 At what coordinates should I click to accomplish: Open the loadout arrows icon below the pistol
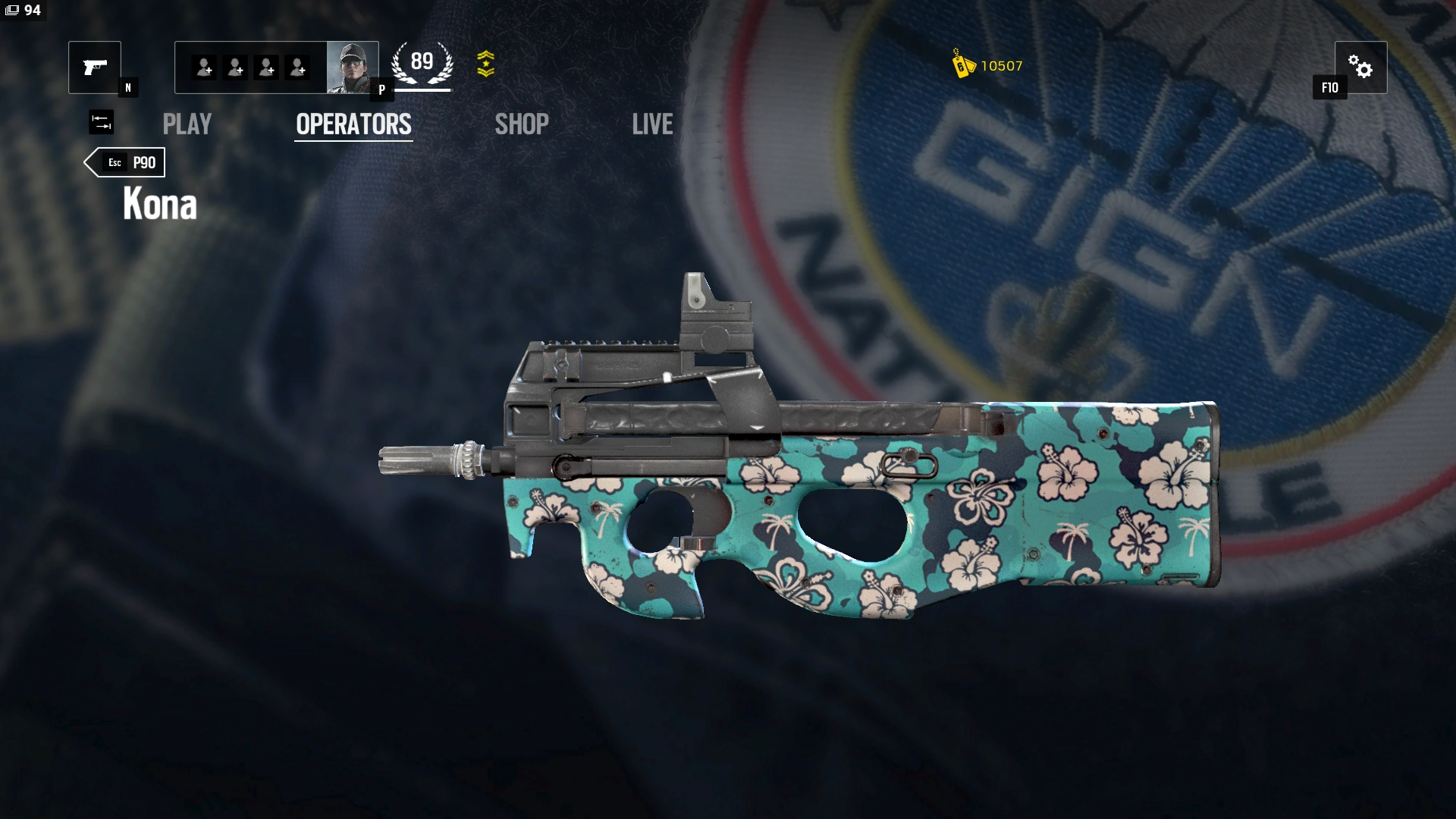(x=101, y=122)
